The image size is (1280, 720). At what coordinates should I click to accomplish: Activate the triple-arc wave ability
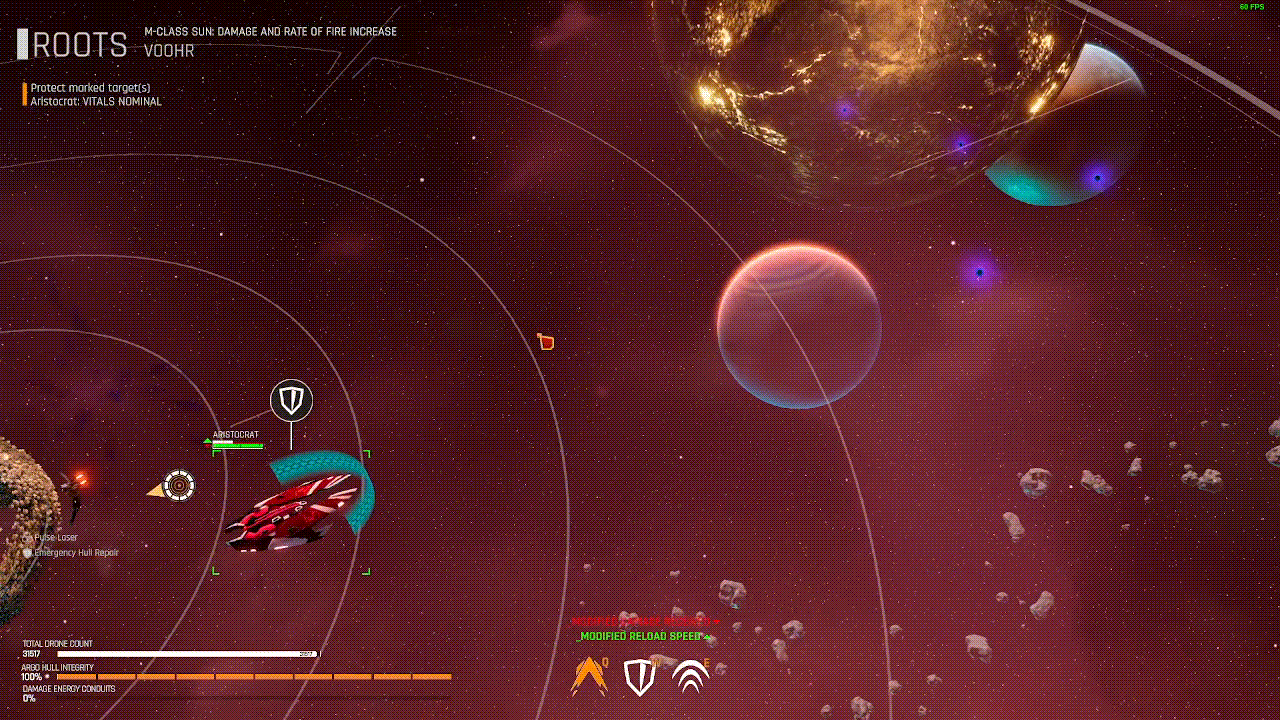pos(690,677)
